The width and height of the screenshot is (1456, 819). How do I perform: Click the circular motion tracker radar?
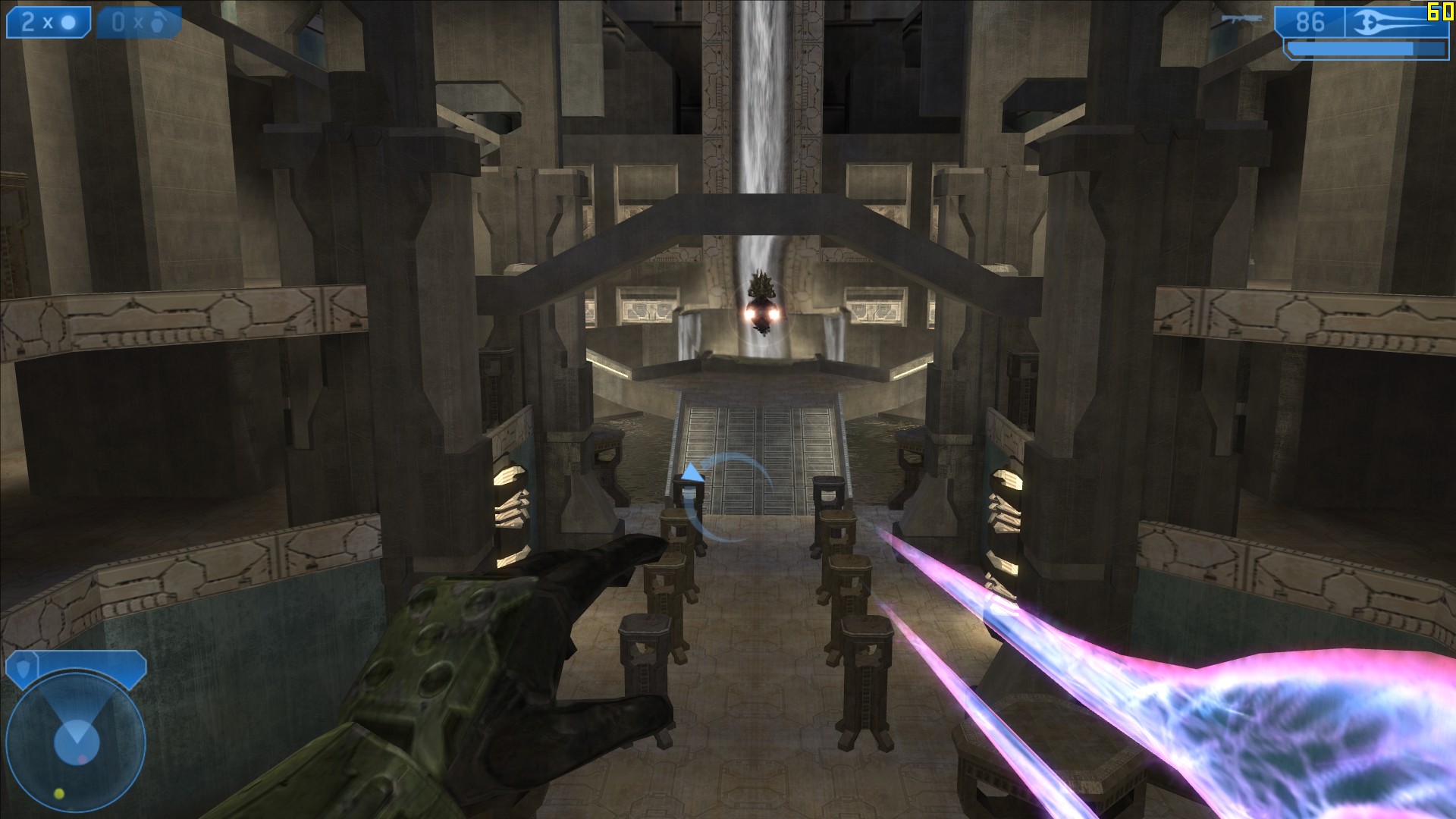[x=75, y=740]
